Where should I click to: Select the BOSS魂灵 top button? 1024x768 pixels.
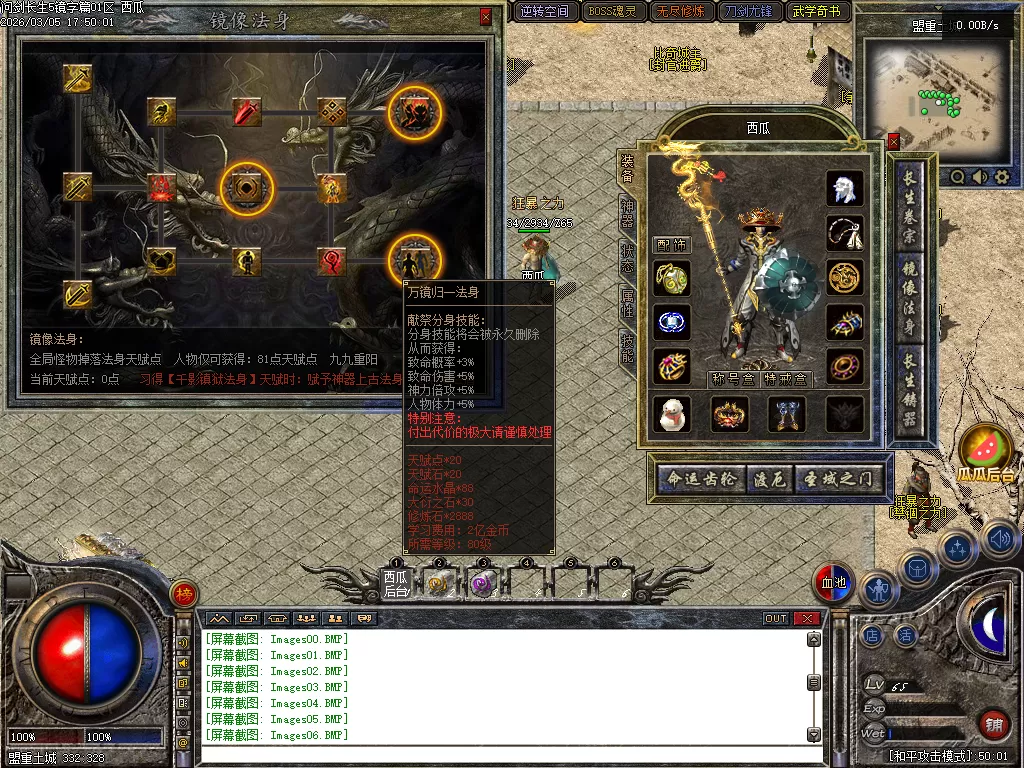pos(613,12)
